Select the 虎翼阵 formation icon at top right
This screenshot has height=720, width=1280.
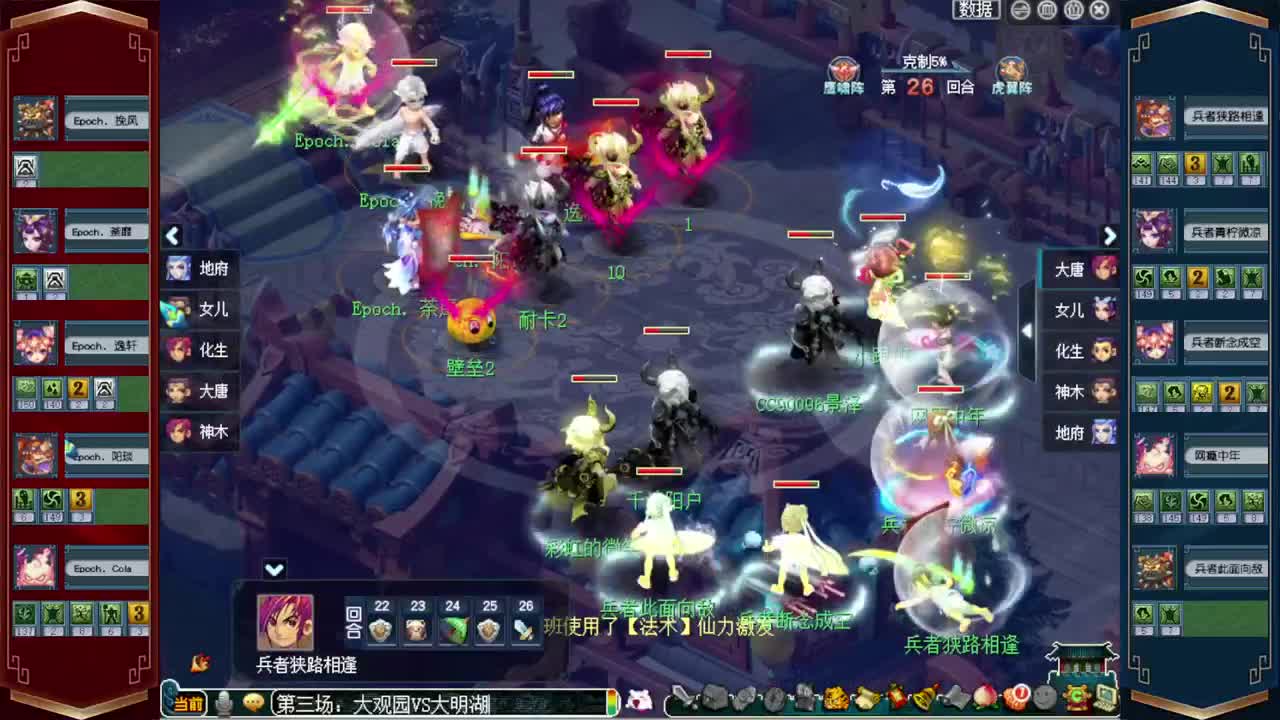[1011, 72]
